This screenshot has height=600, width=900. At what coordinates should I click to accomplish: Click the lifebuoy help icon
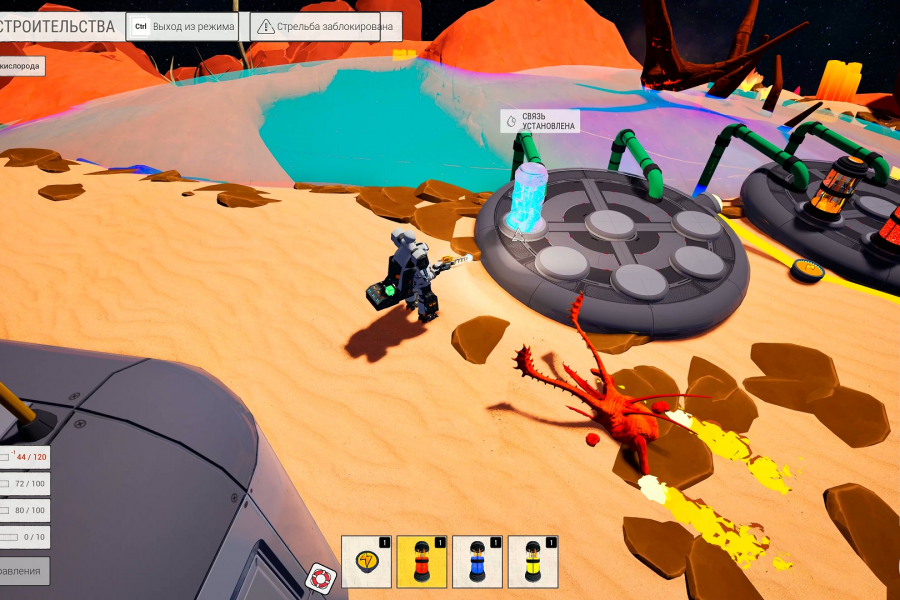tap(321, 577)
